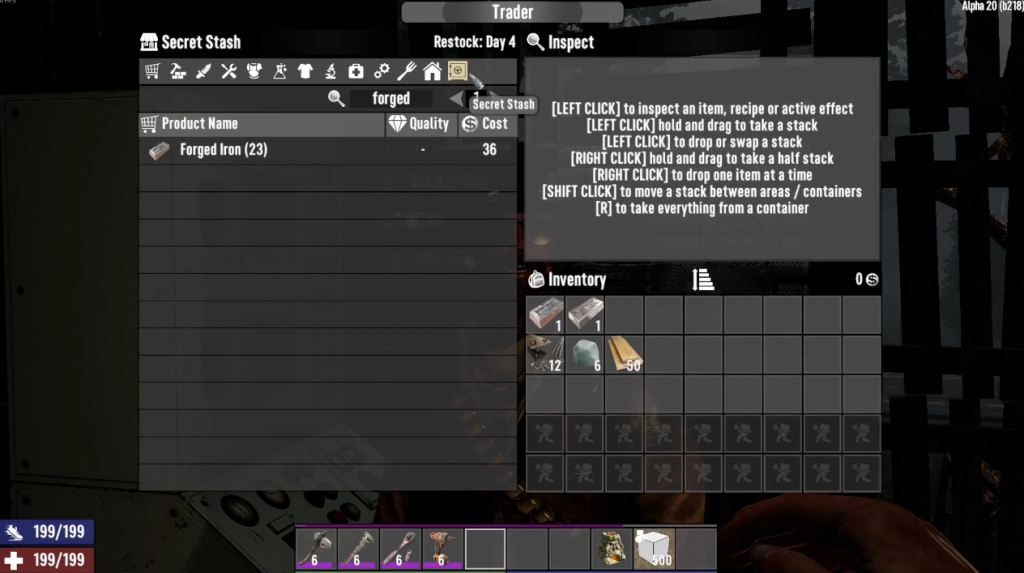
Task: Open the fork food category
Action: coord(407,71)
